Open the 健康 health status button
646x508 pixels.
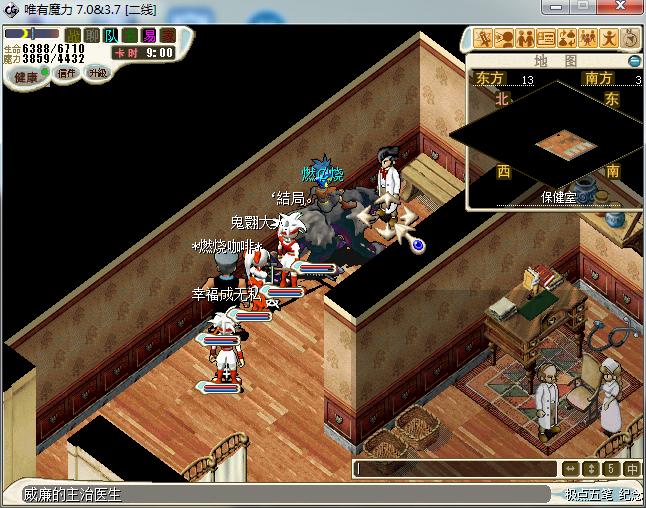pyautogui.click(x=26, y=77)
